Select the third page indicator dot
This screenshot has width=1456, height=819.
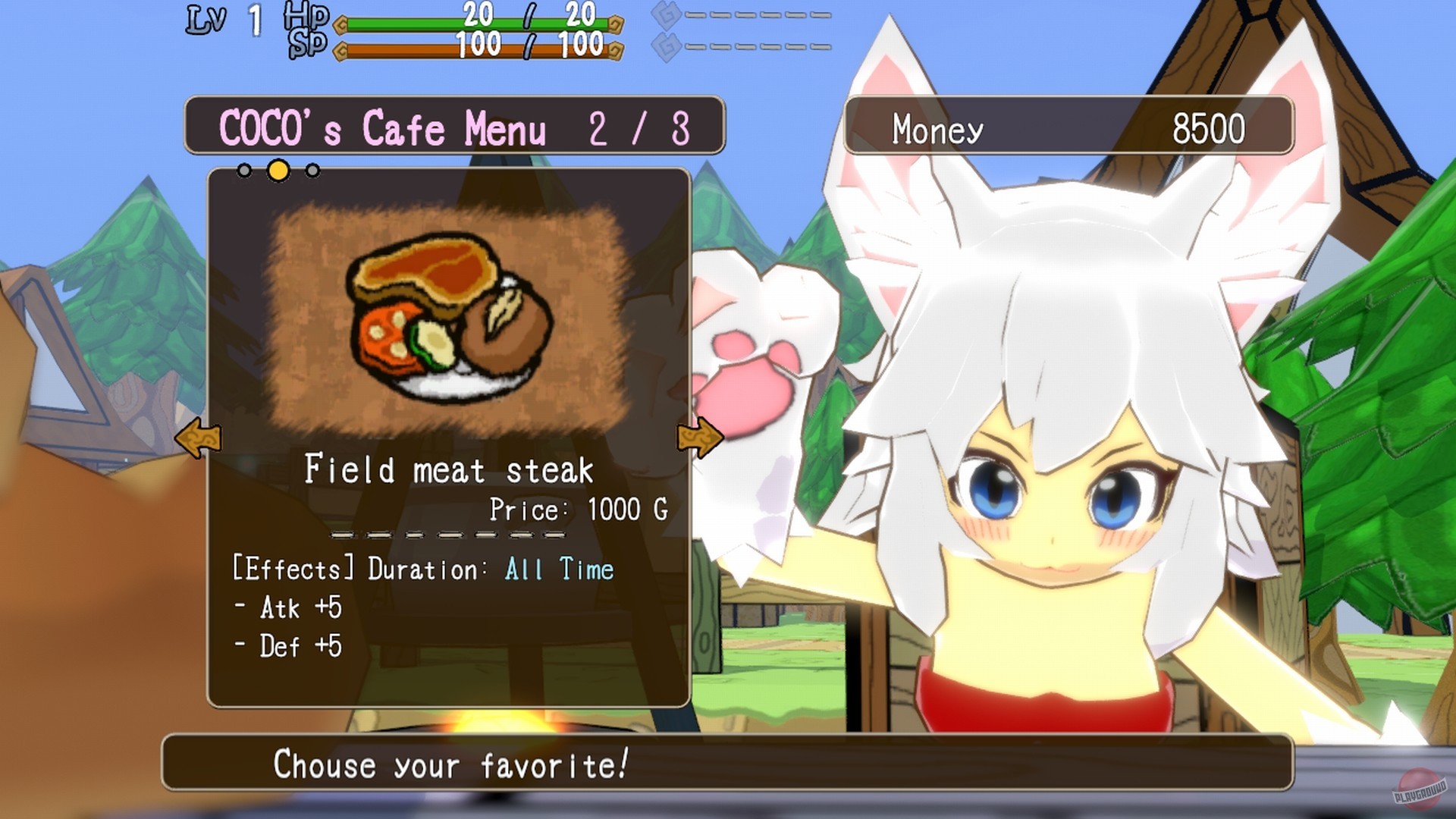coord(311,171)
